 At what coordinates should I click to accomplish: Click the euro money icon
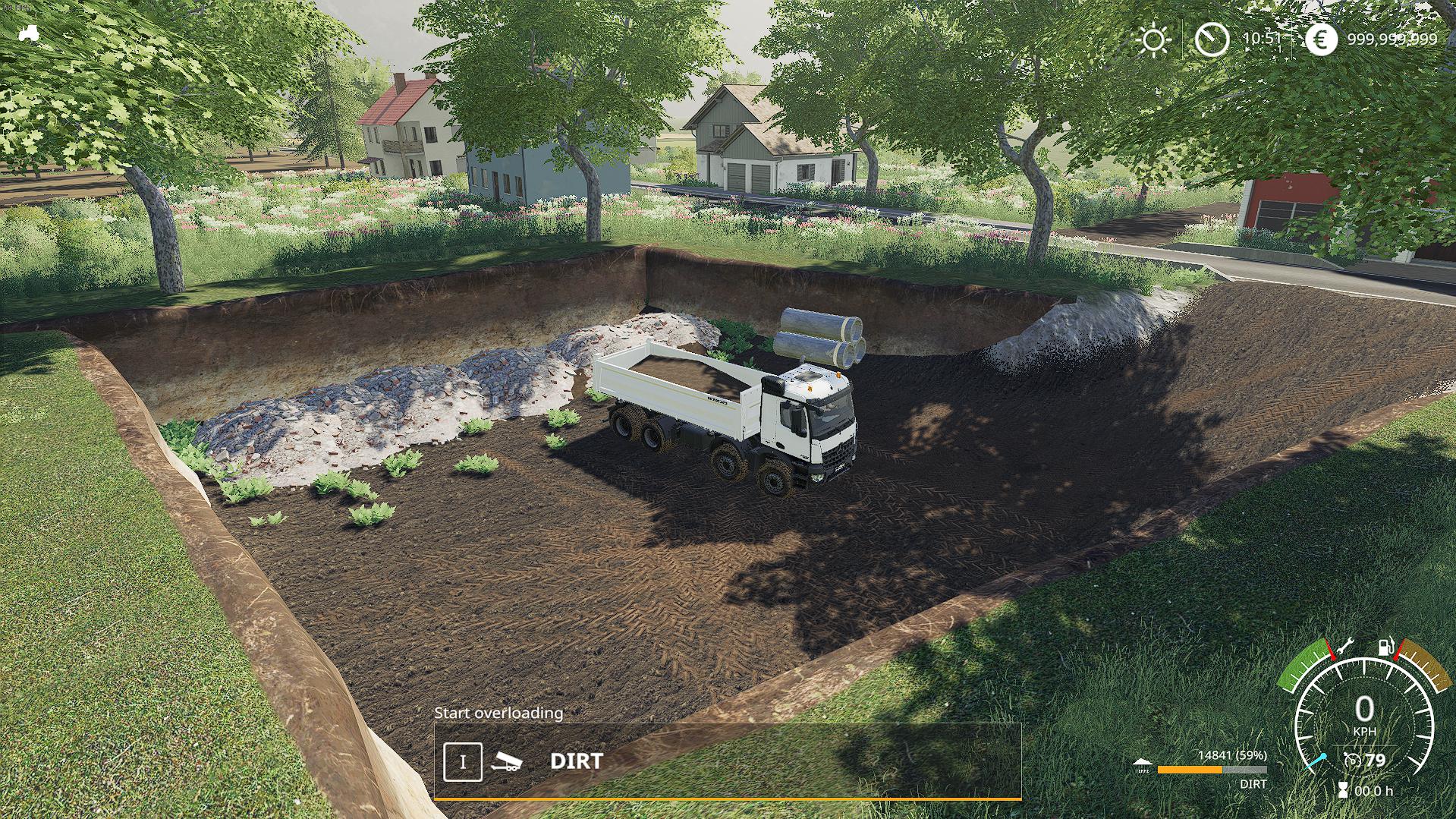[x=1321, y=39]
